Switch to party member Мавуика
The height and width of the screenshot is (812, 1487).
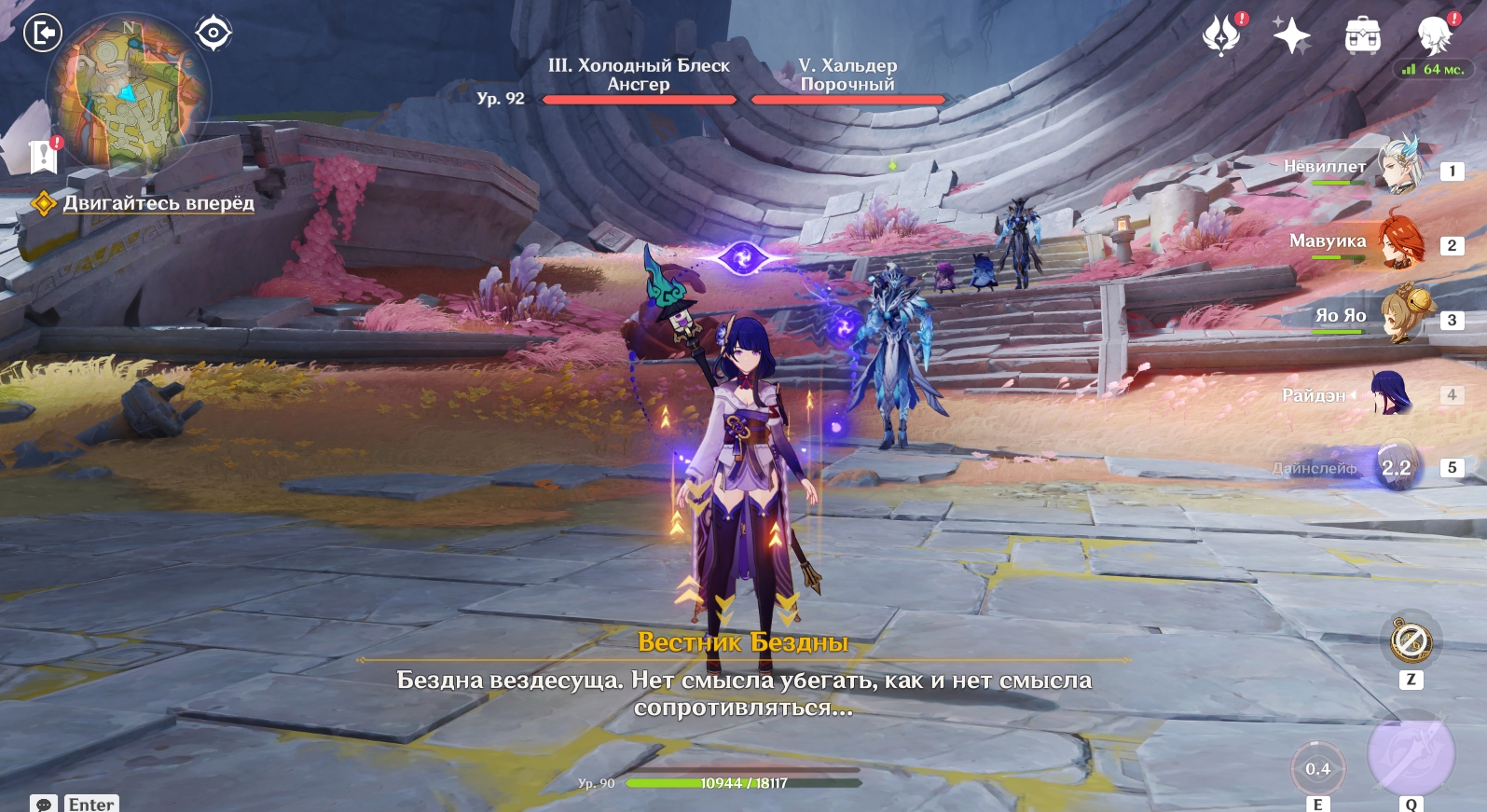pos(1398,241)
